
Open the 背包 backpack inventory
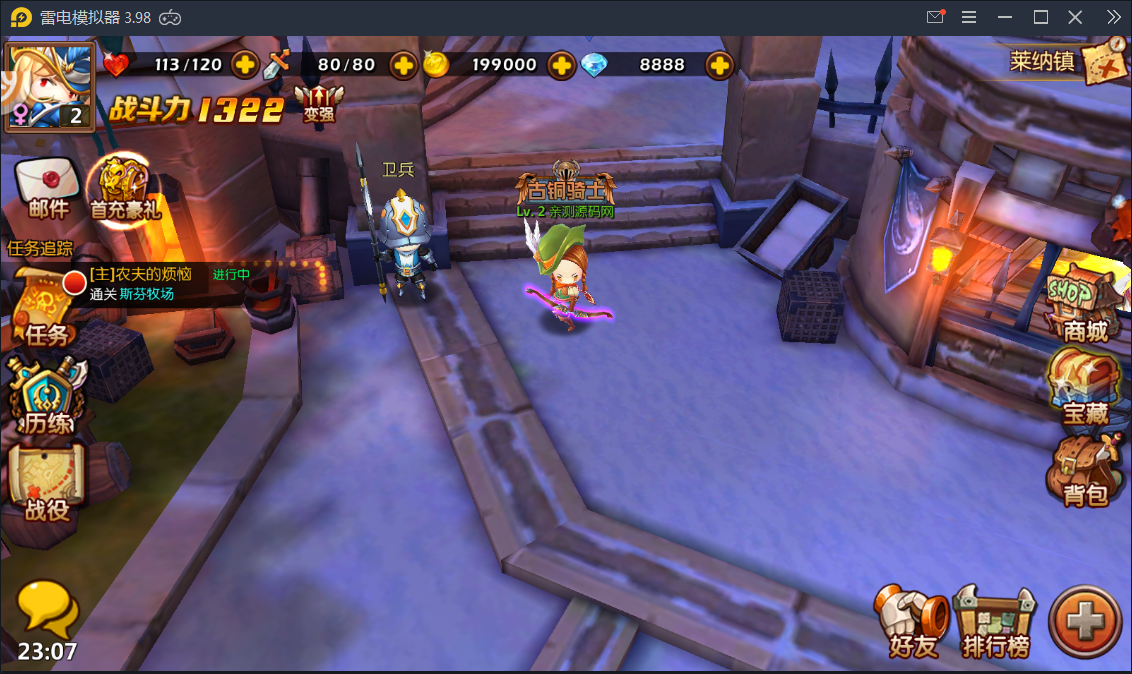(x=1084, y=471)
